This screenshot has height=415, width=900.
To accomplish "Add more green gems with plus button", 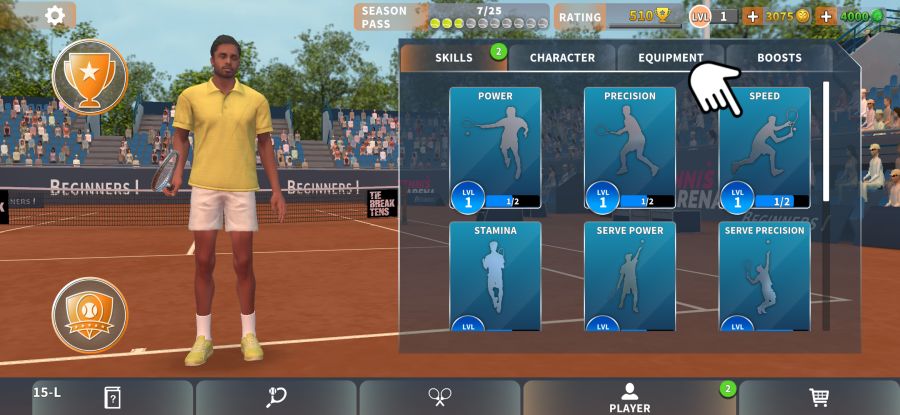I will [826, 16].
